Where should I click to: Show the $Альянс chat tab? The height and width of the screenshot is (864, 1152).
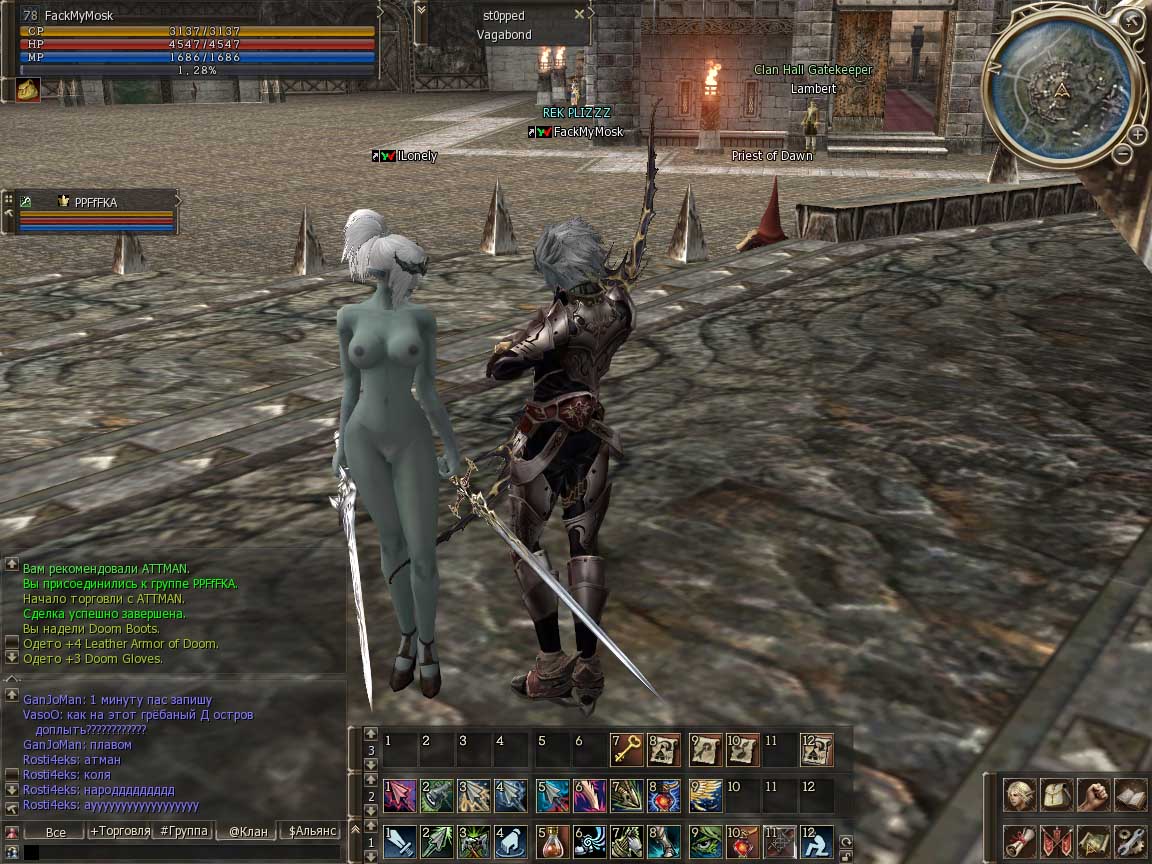(312, 831)
